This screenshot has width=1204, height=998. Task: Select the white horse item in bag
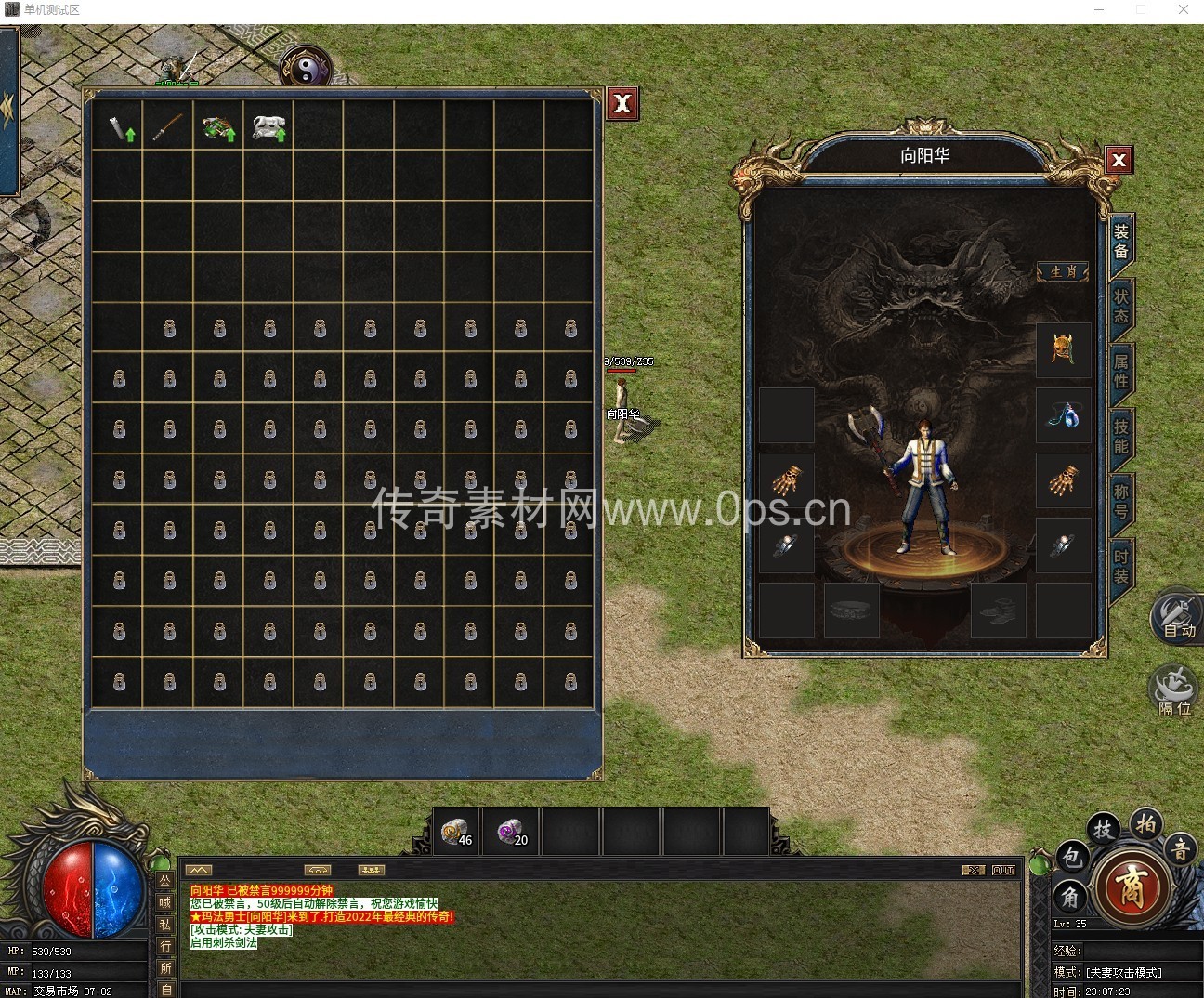click(268, 129)
